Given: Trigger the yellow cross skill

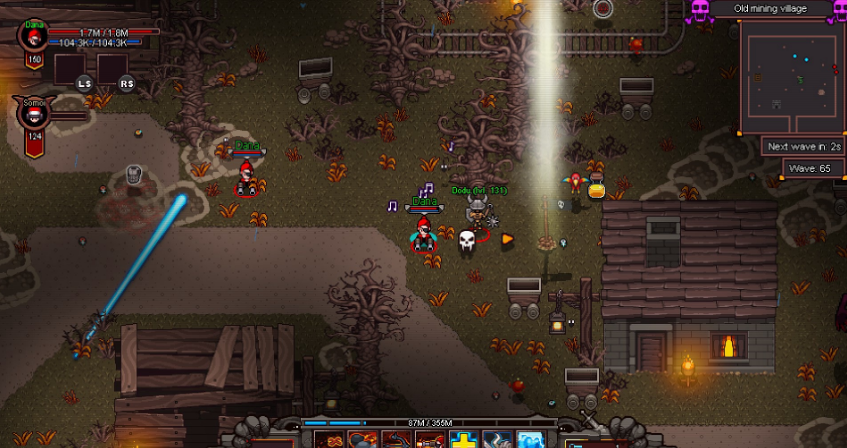Looking at the screenshot, I should [463, 440].
